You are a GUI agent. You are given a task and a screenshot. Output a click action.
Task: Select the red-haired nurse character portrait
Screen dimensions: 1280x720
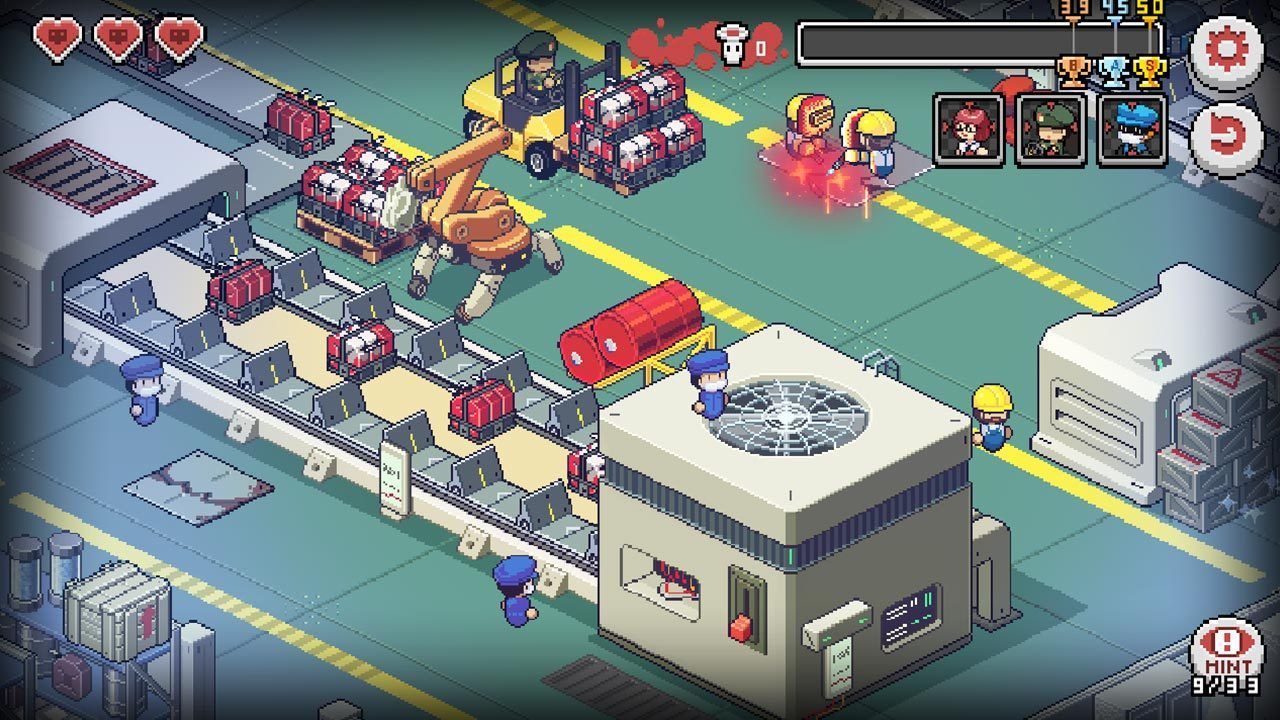968,132
